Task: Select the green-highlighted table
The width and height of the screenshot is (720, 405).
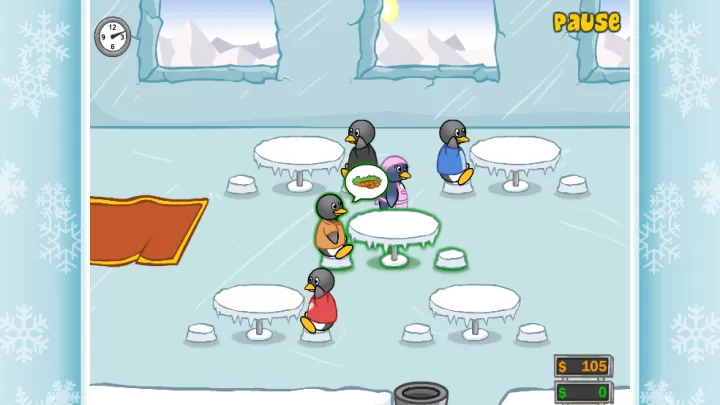Action: coord(394,228)
